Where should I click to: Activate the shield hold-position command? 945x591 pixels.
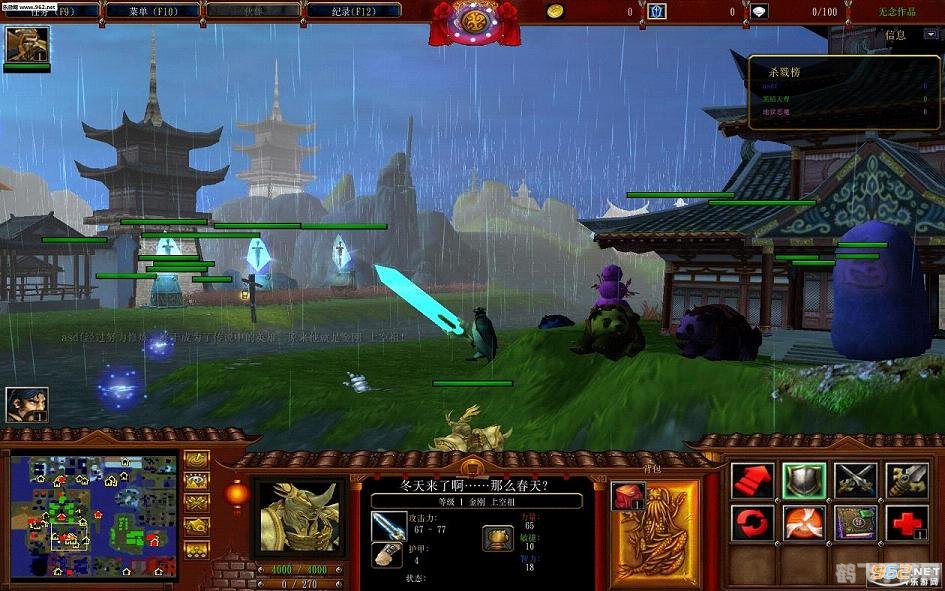[x=804, y=480]
